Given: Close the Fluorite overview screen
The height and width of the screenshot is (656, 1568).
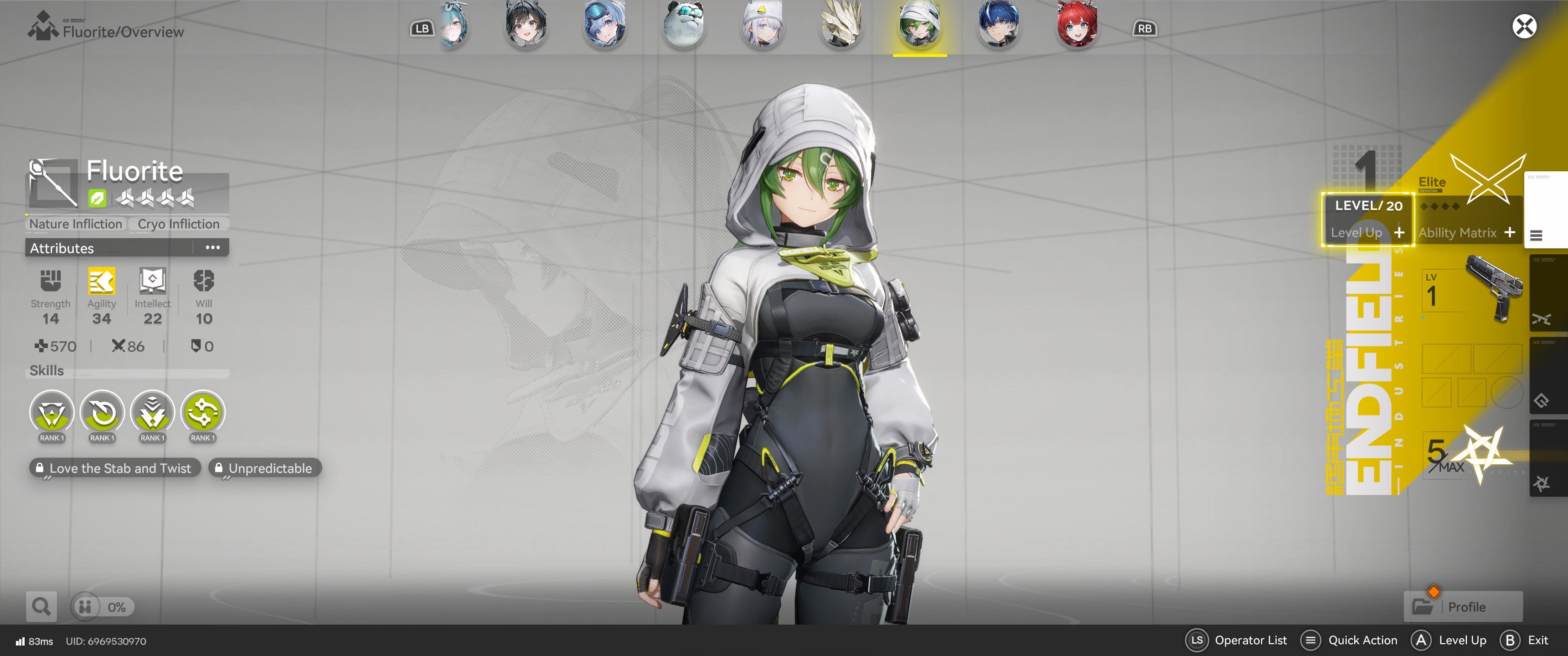Looking at the screenshot, I should (1524, 27).
